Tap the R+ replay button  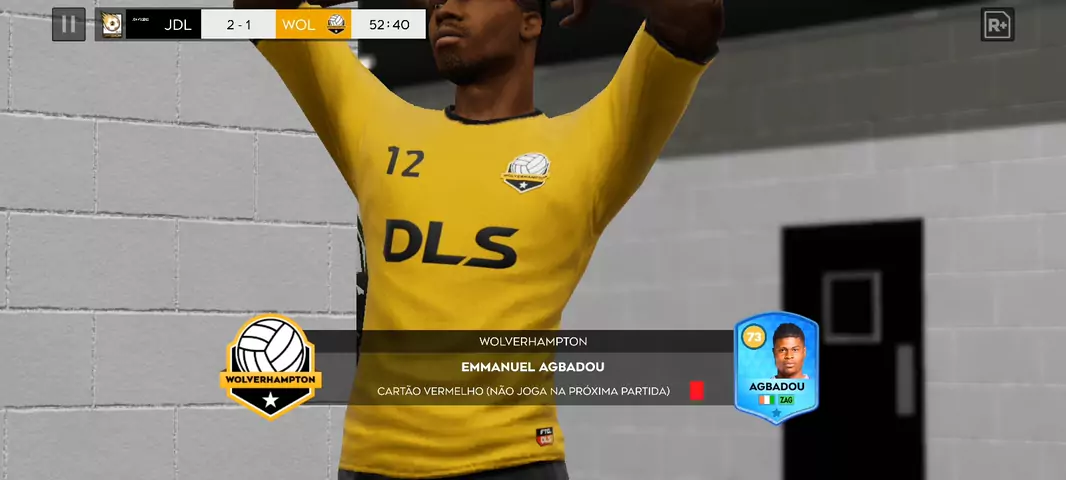point(997,25)
